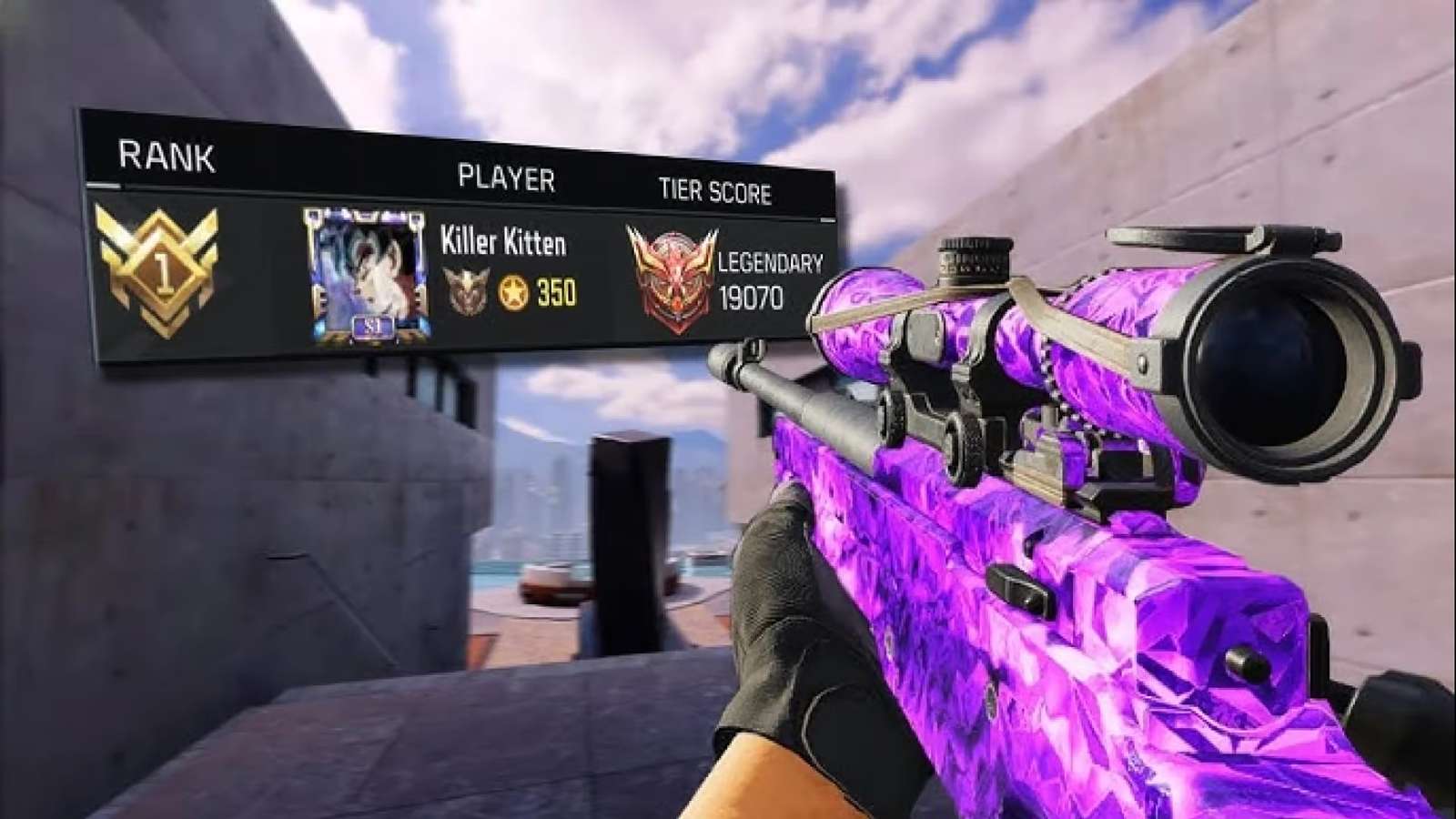Click the small winged badge under the name
1456x819 pixels.
click(x=466, y=291)
